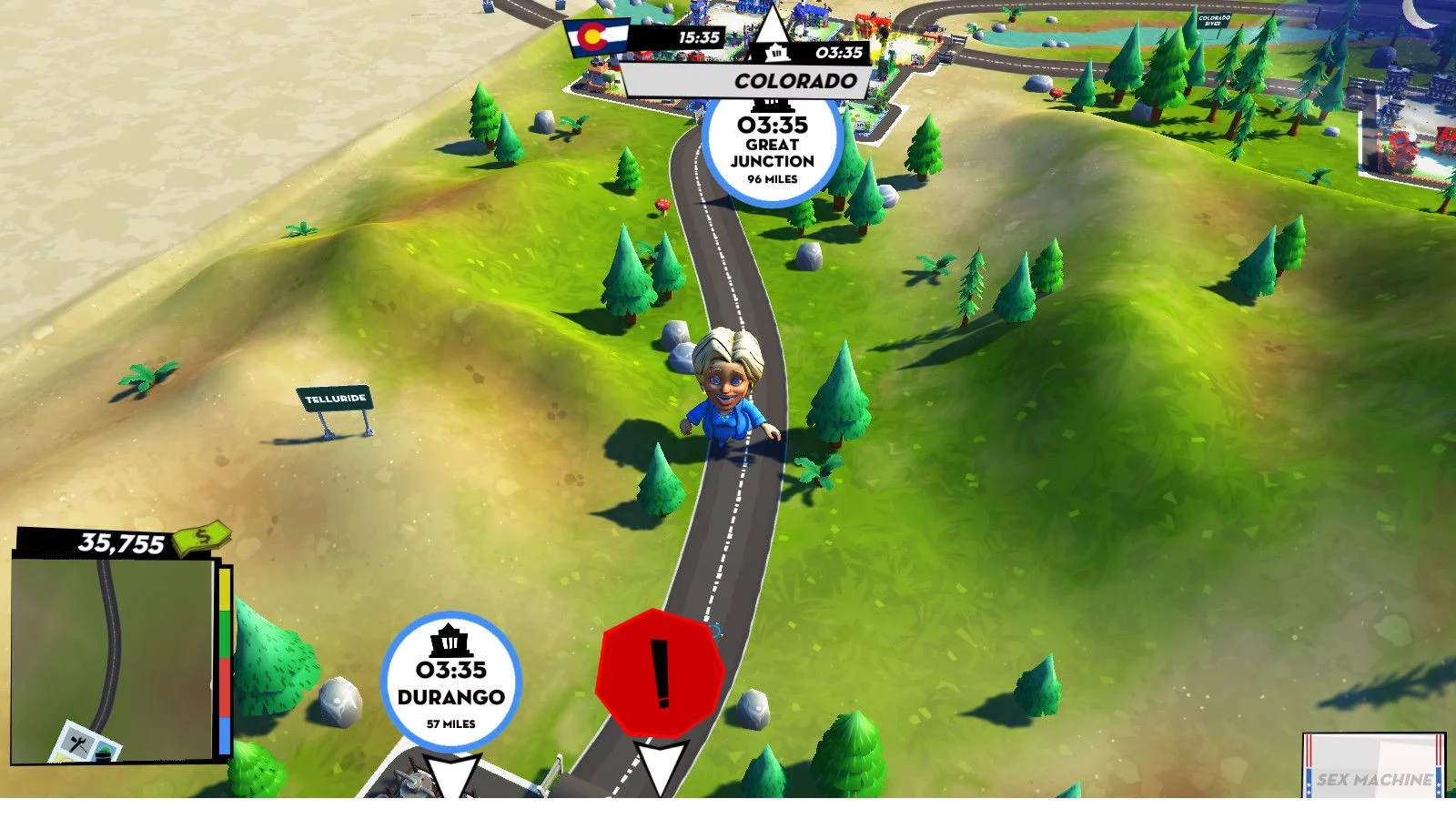
Task: Open the minimap
Action: pyautogui.click(x=113, y=660)
